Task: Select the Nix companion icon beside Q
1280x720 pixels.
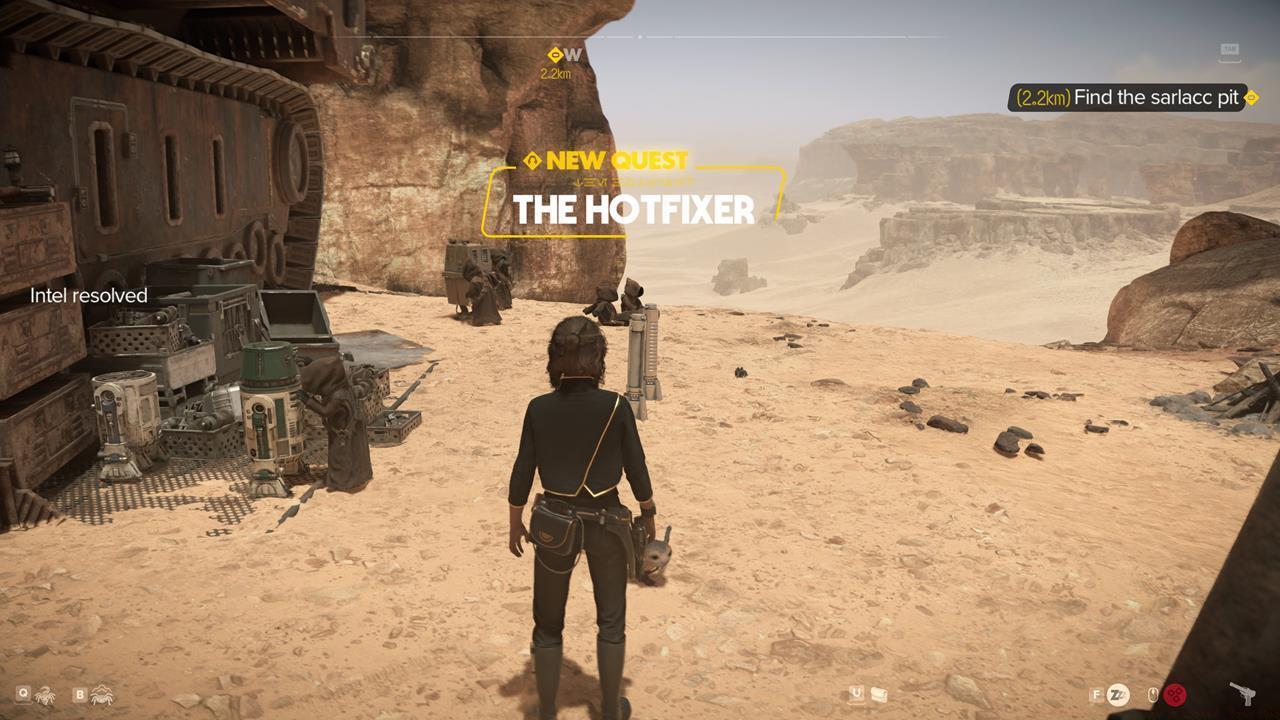Action: [45, 695]
